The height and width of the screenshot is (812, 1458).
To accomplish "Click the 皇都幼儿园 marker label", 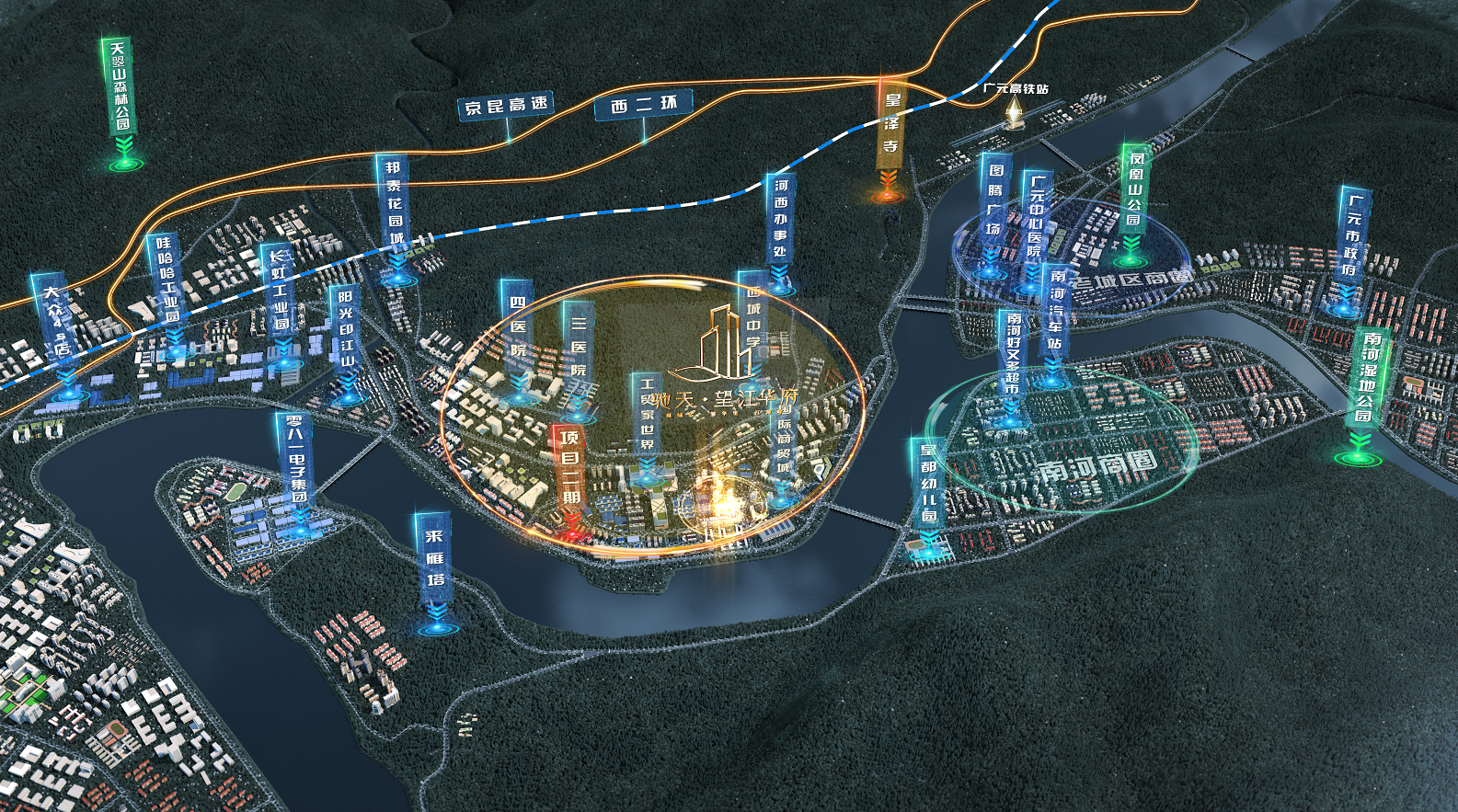I will (928, 484).
